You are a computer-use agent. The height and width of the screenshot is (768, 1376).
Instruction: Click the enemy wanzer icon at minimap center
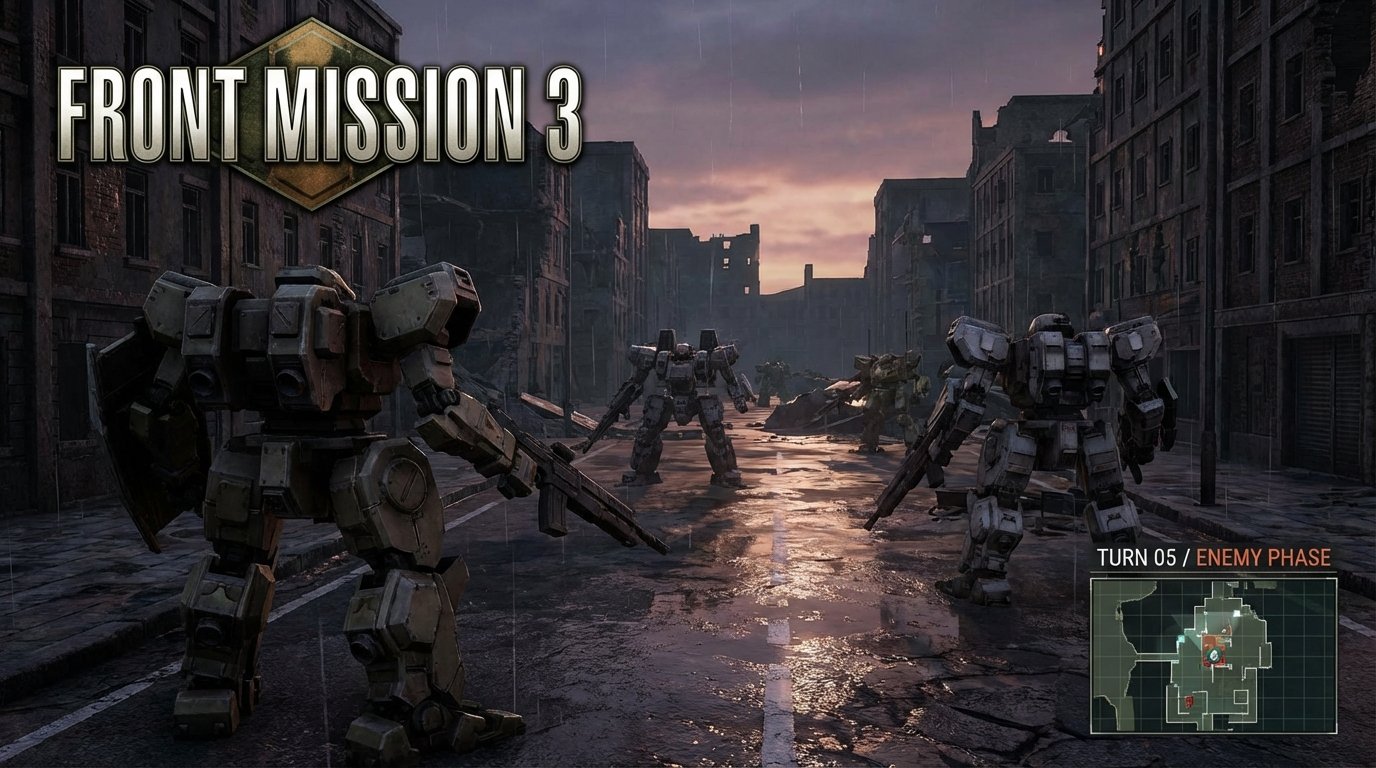(x=1213, y=655)
